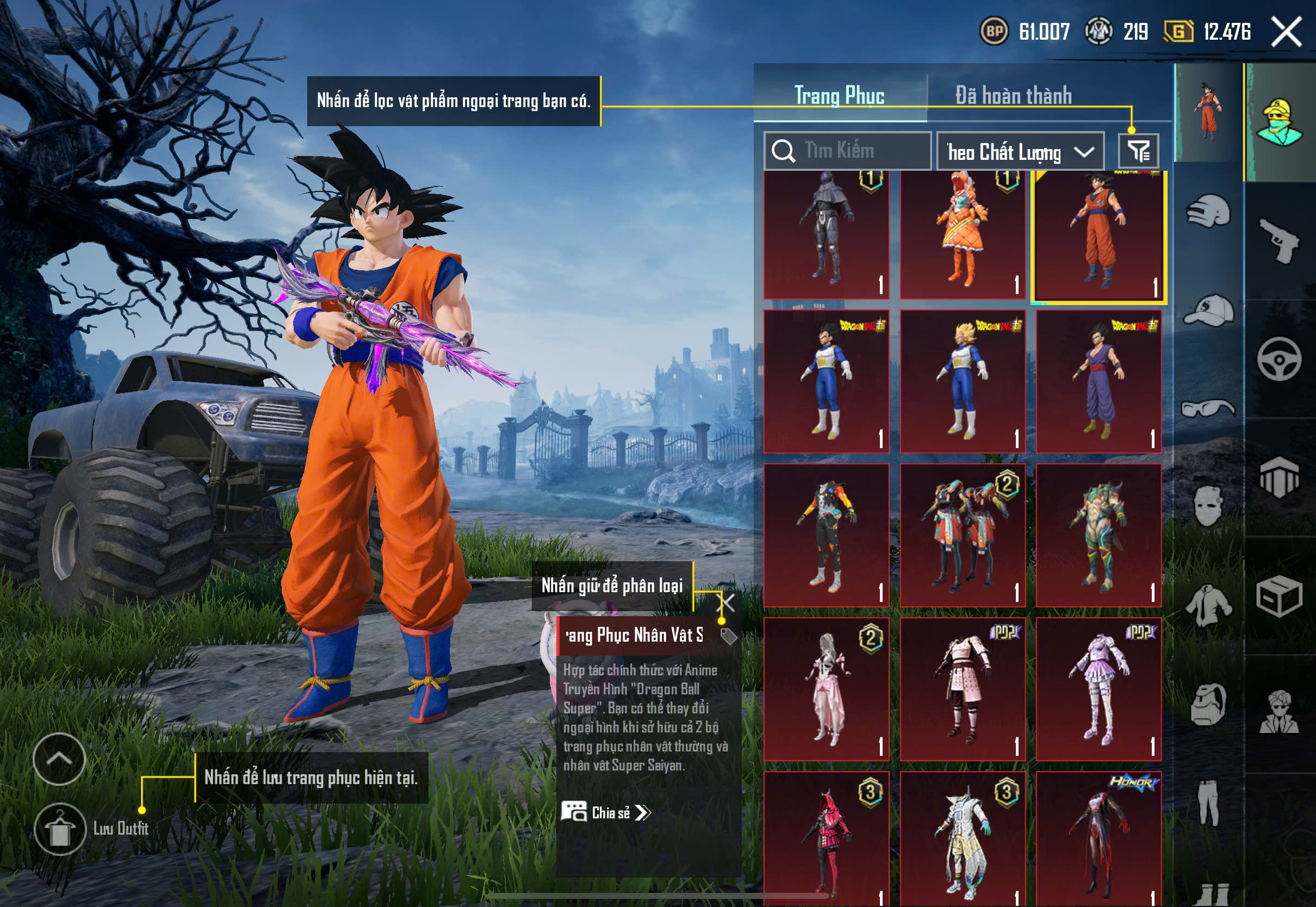The width and height of the screenshot is (1316, 907).
Task: Switch to the Trang Phục tab
Action: (839, 96)
